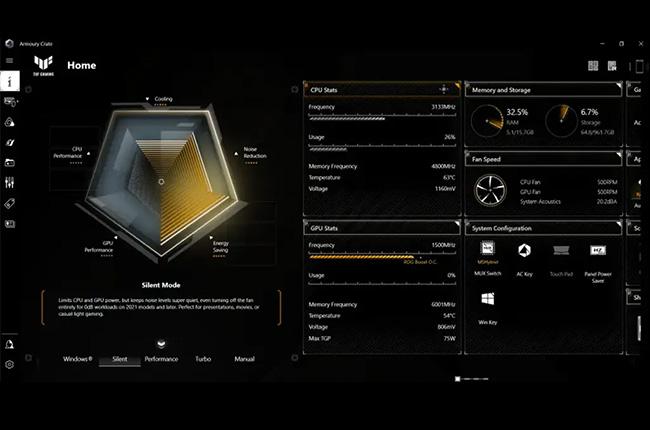Toggle the Win Key setting
Screen dimensions: 650x430
(488, 303)
